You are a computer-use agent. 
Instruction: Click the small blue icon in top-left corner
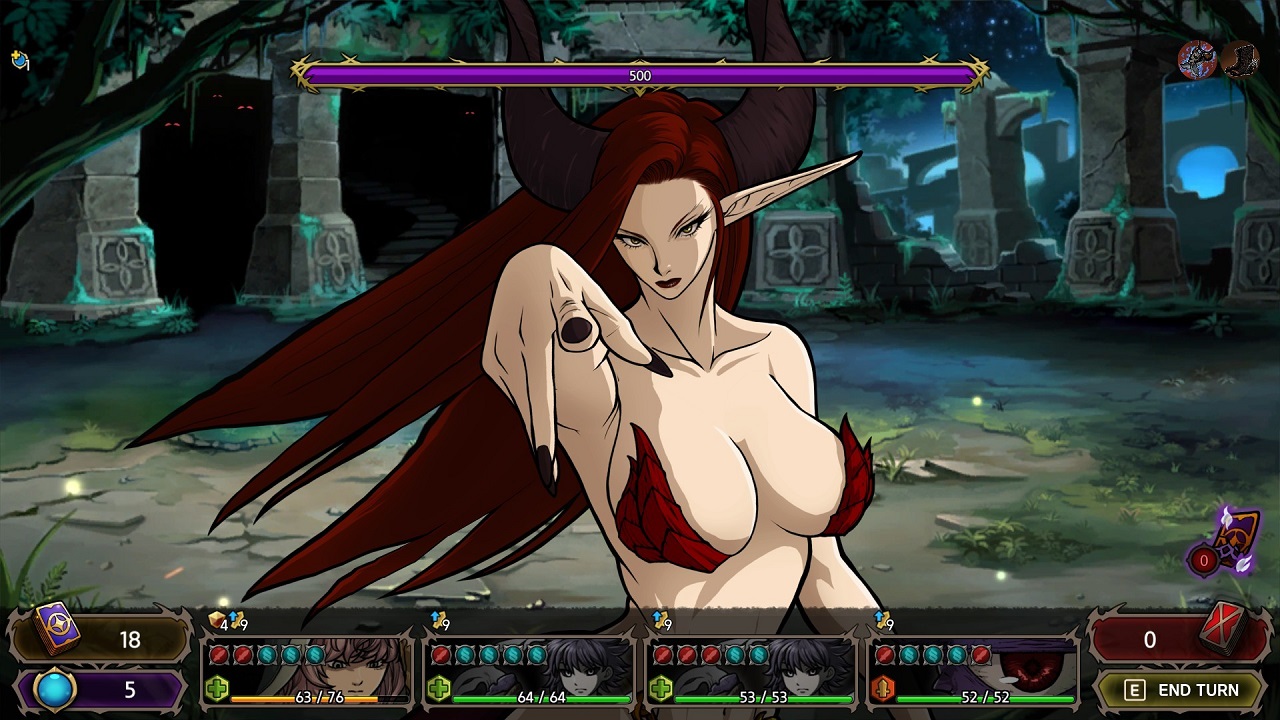pyautogui.click(x=19, y=61)
